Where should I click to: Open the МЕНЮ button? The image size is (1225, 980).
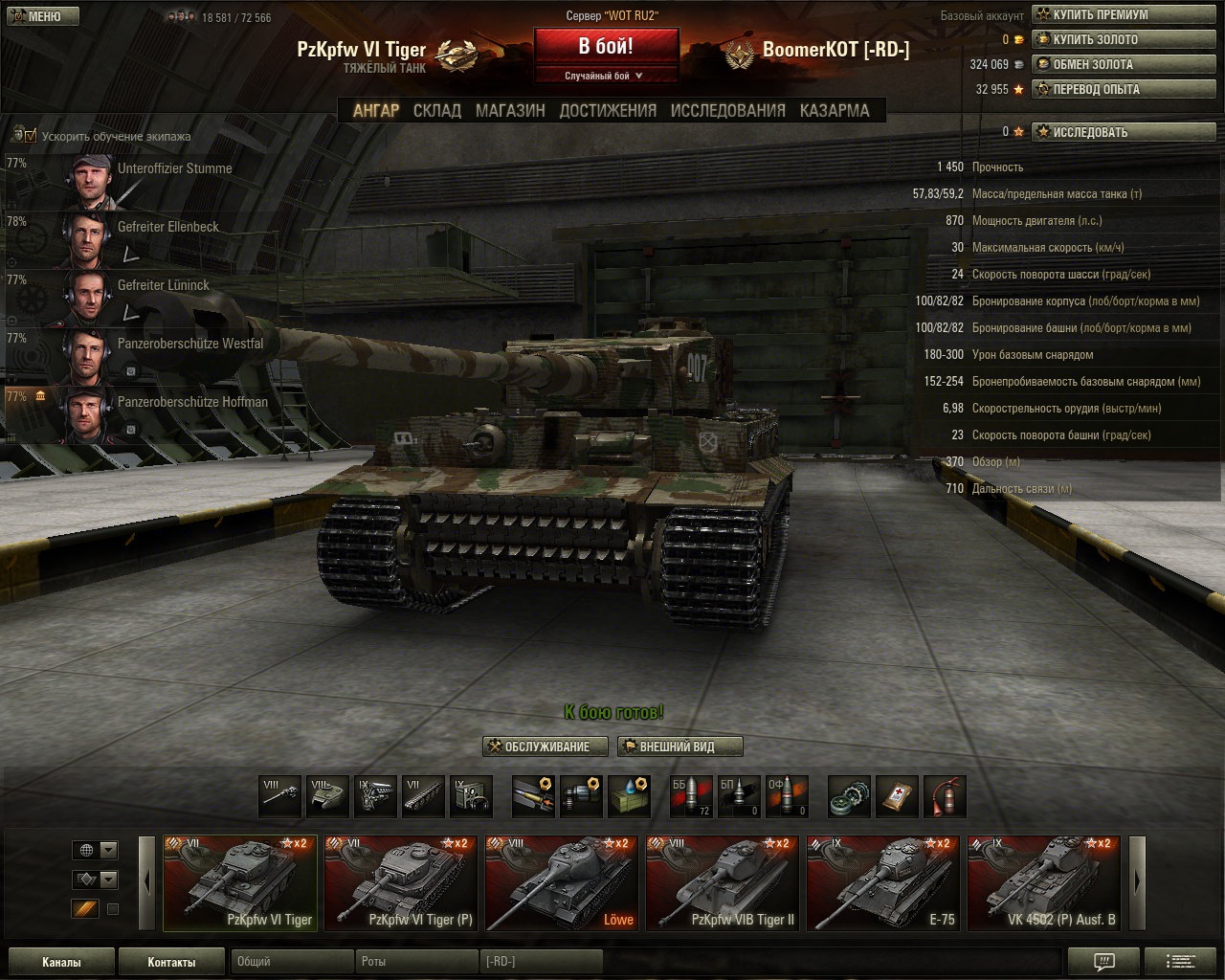(x=39, y=16)
